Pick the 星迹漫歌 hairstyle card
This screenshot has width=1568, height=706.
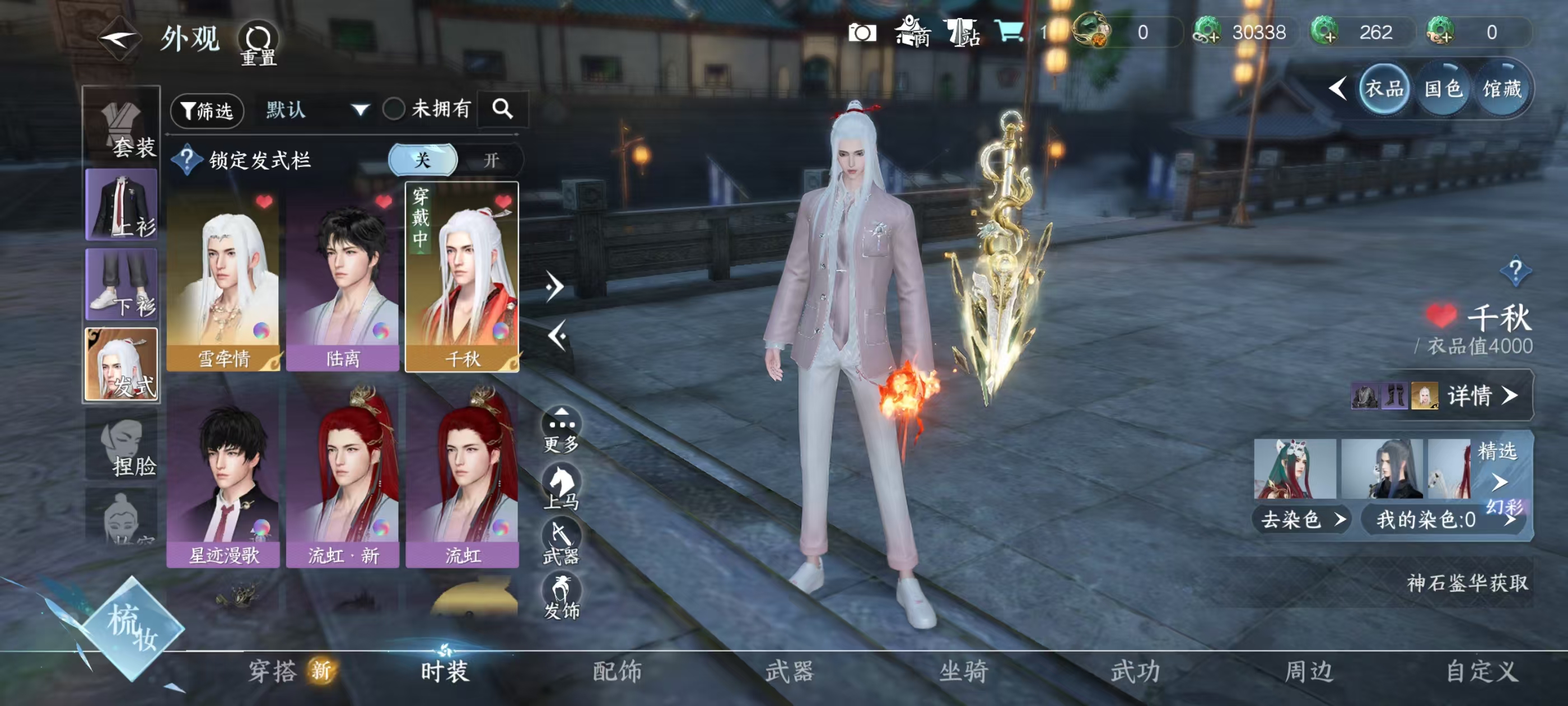(223, 475)
